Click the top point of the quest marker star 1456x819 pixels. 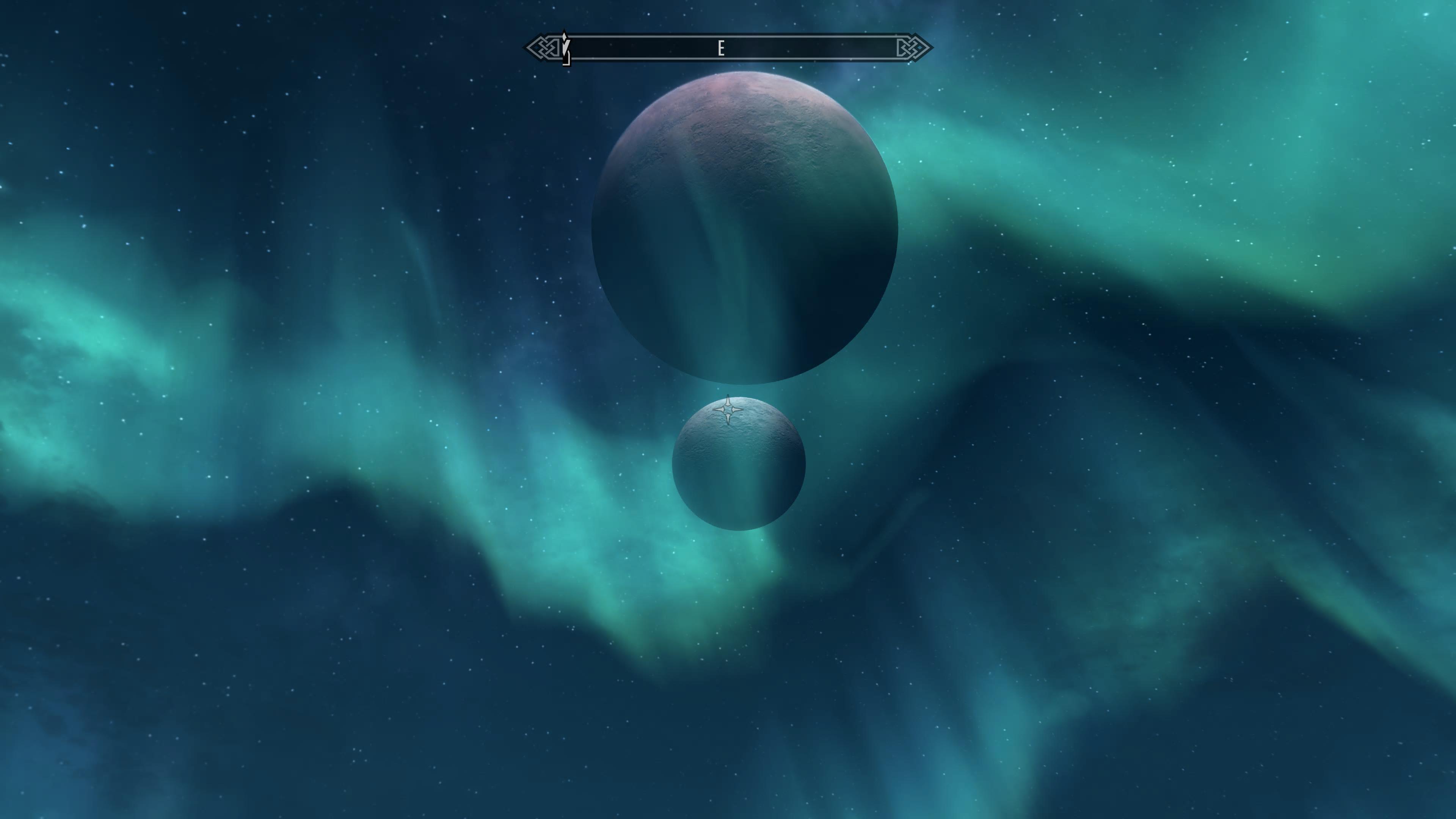728,395
